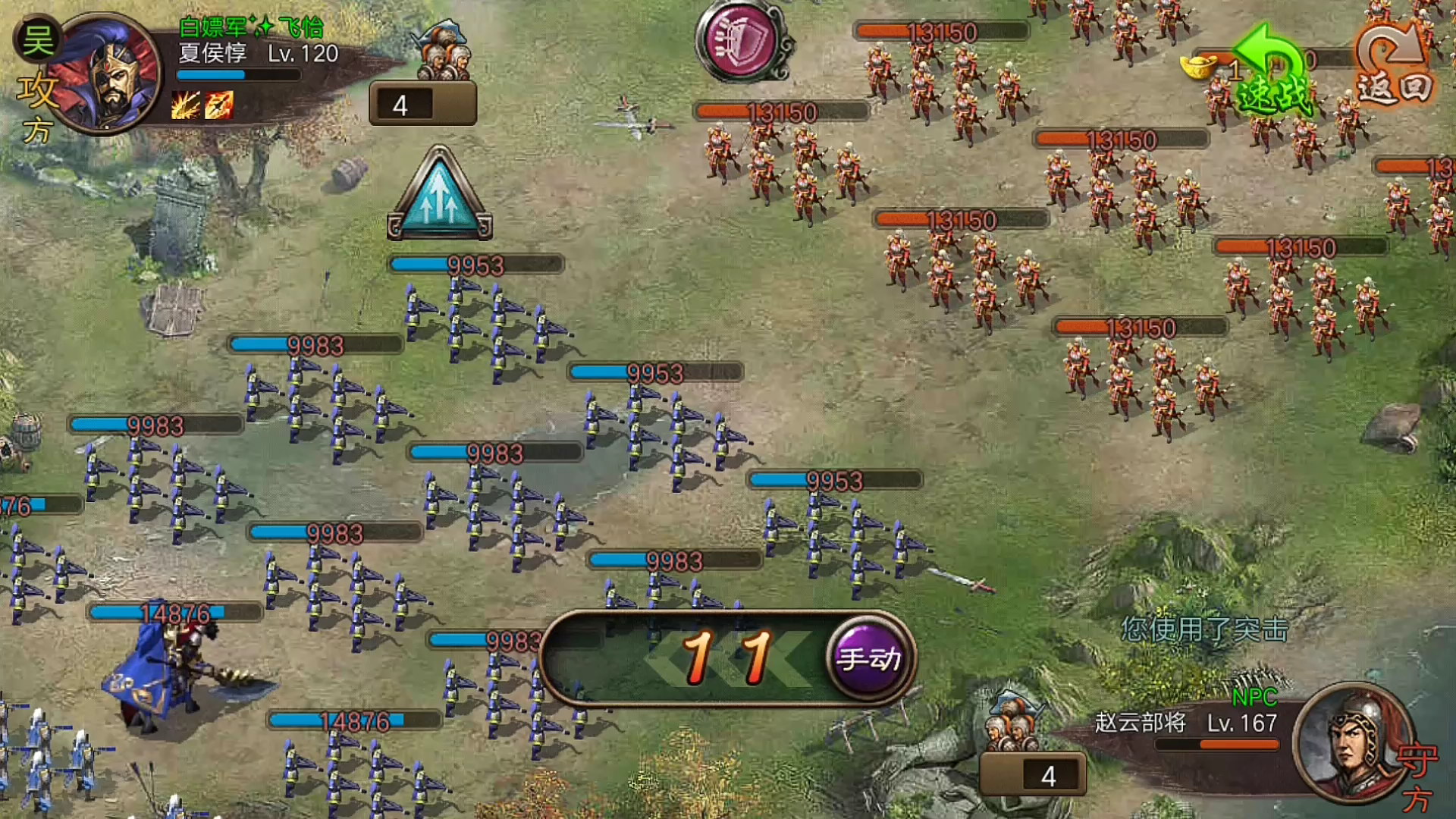Toggle the purple 手动 manual mode button
The height and width of the screenshot is (819, 1456).
coord(869,658)
